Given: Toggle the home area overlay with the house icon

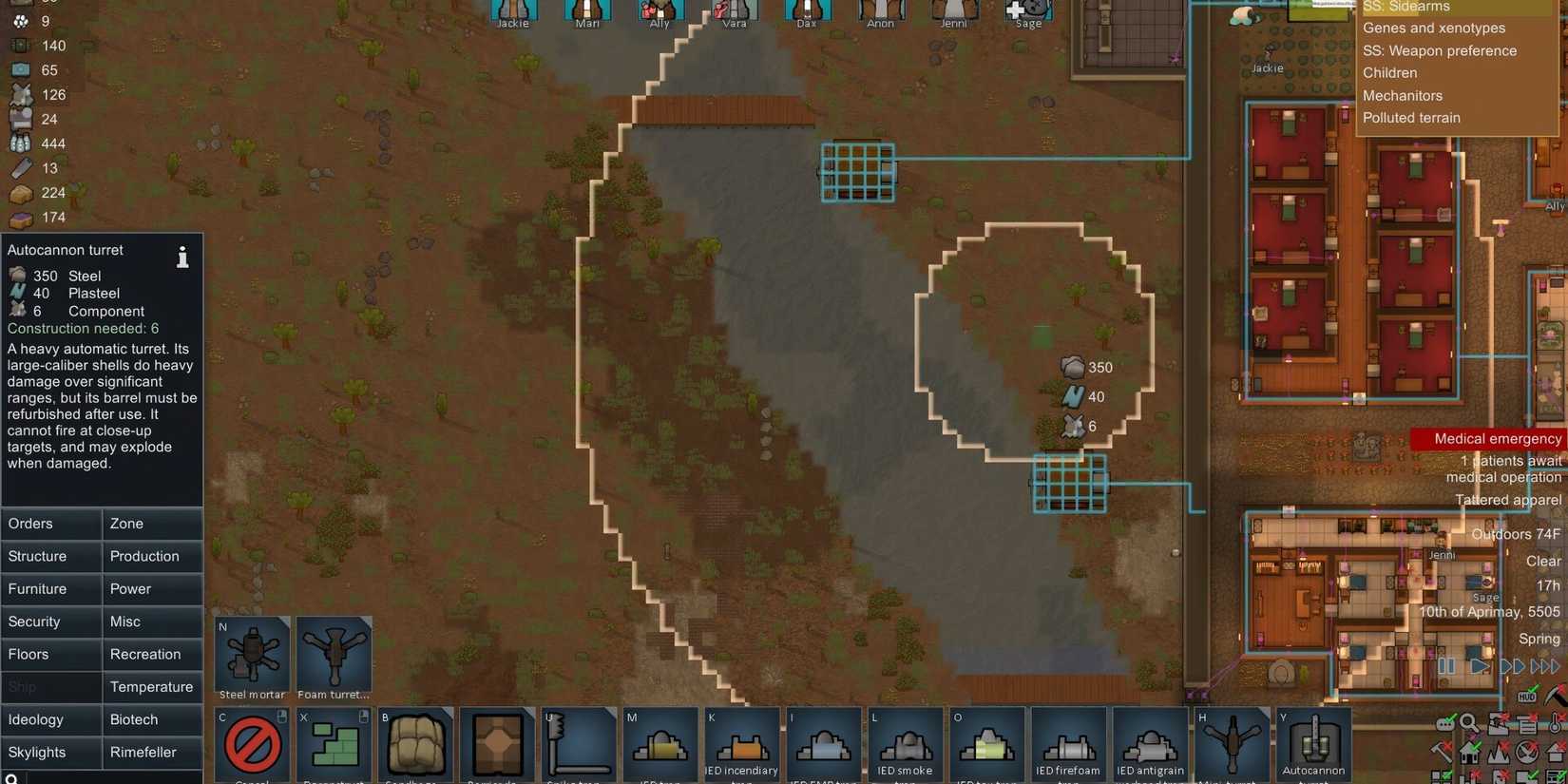Looking at the screenshot, I should pyautogui.click(x=1470, y=752).
